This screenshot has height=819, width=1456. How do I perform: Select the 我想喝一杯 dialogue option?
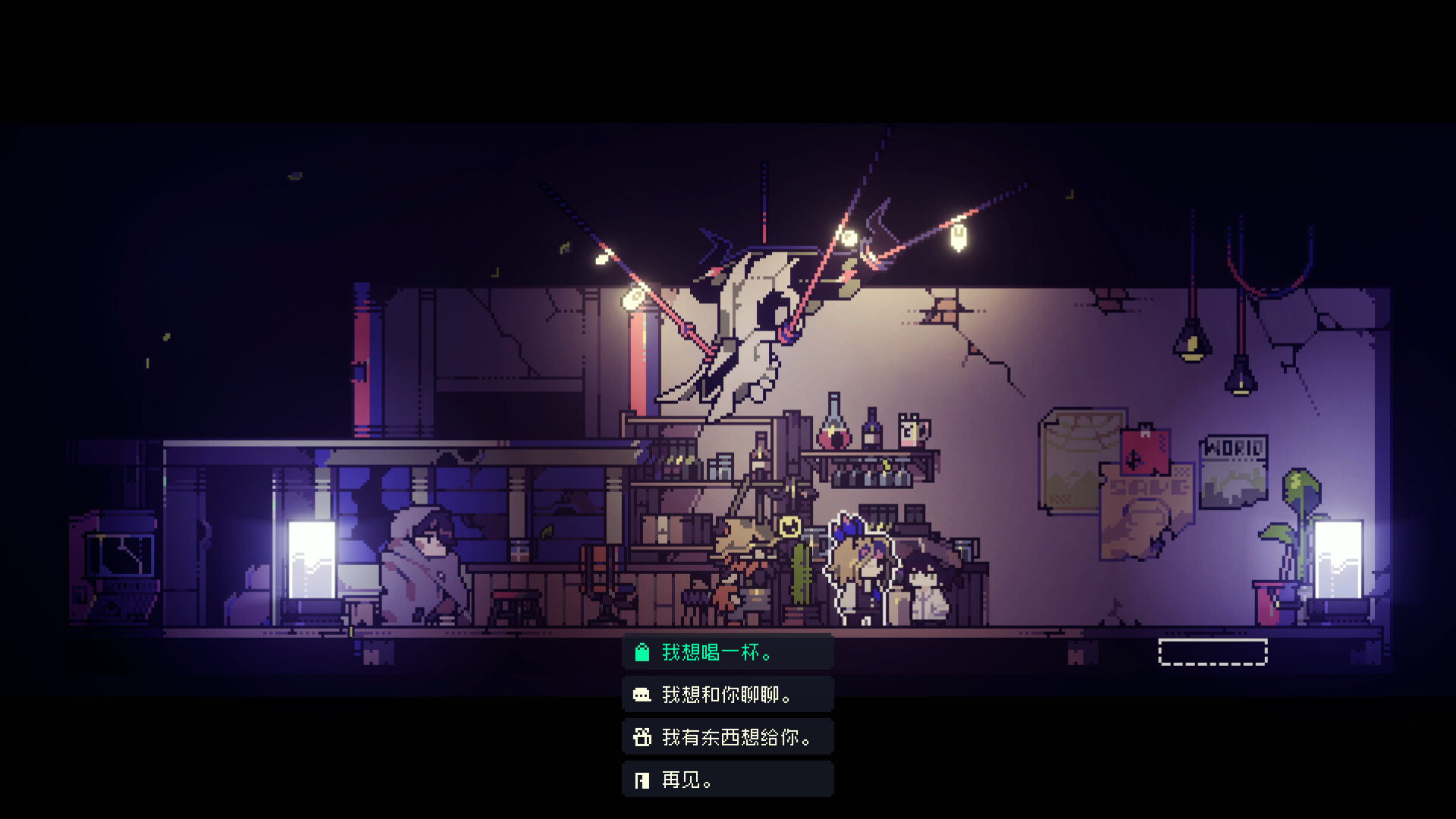click(x=717, y=651)
